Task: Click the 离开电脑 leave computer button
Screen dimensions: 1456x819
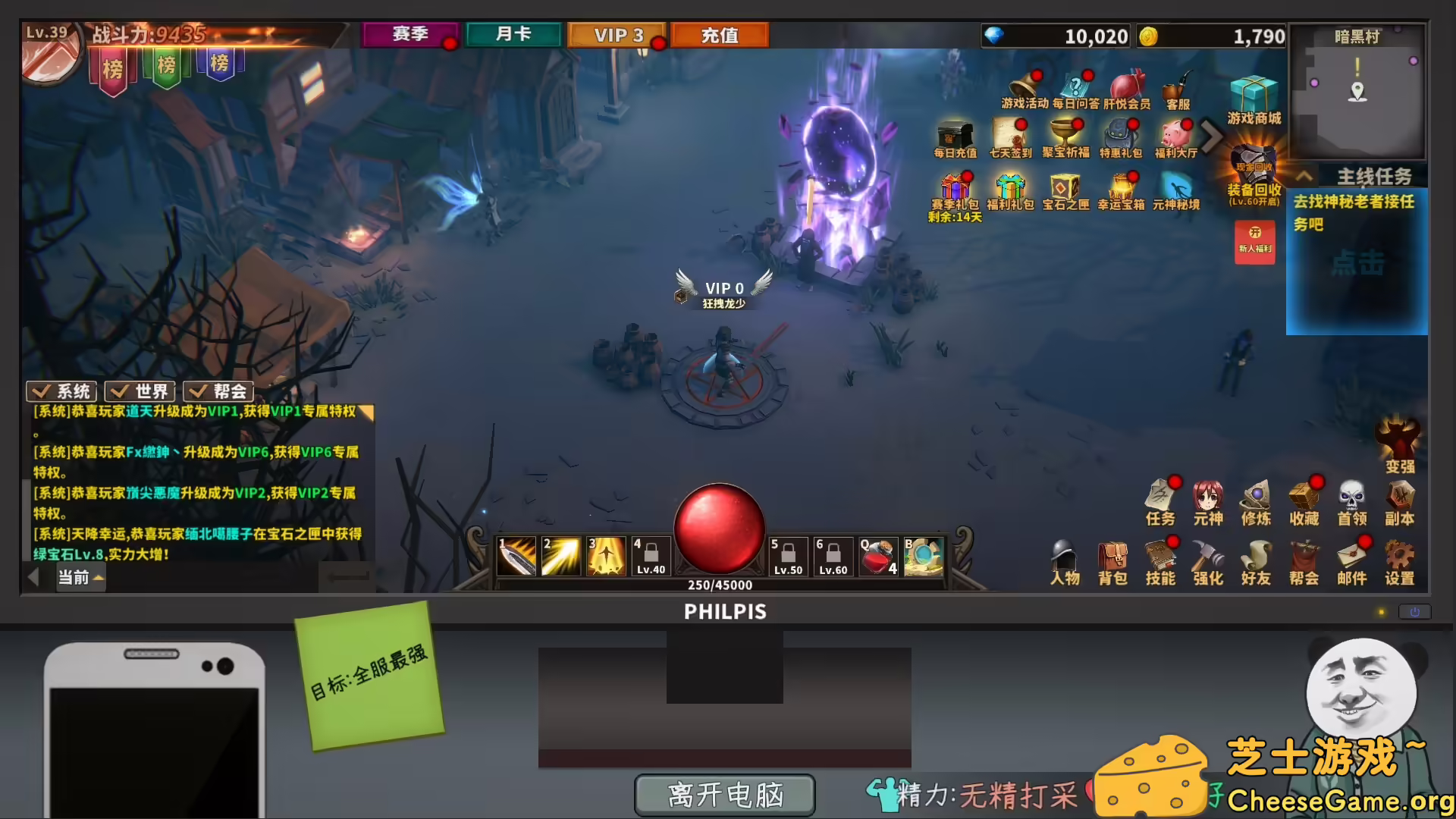Action: tap(724, 795)
